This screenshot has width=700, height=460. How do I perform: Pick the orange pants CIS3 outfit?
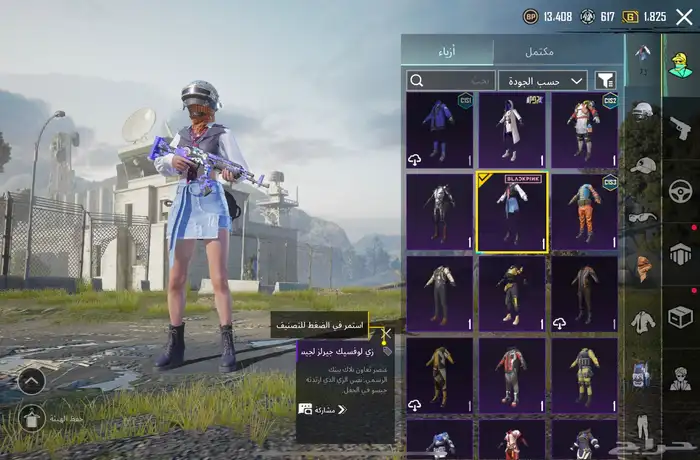pos(584,211)
